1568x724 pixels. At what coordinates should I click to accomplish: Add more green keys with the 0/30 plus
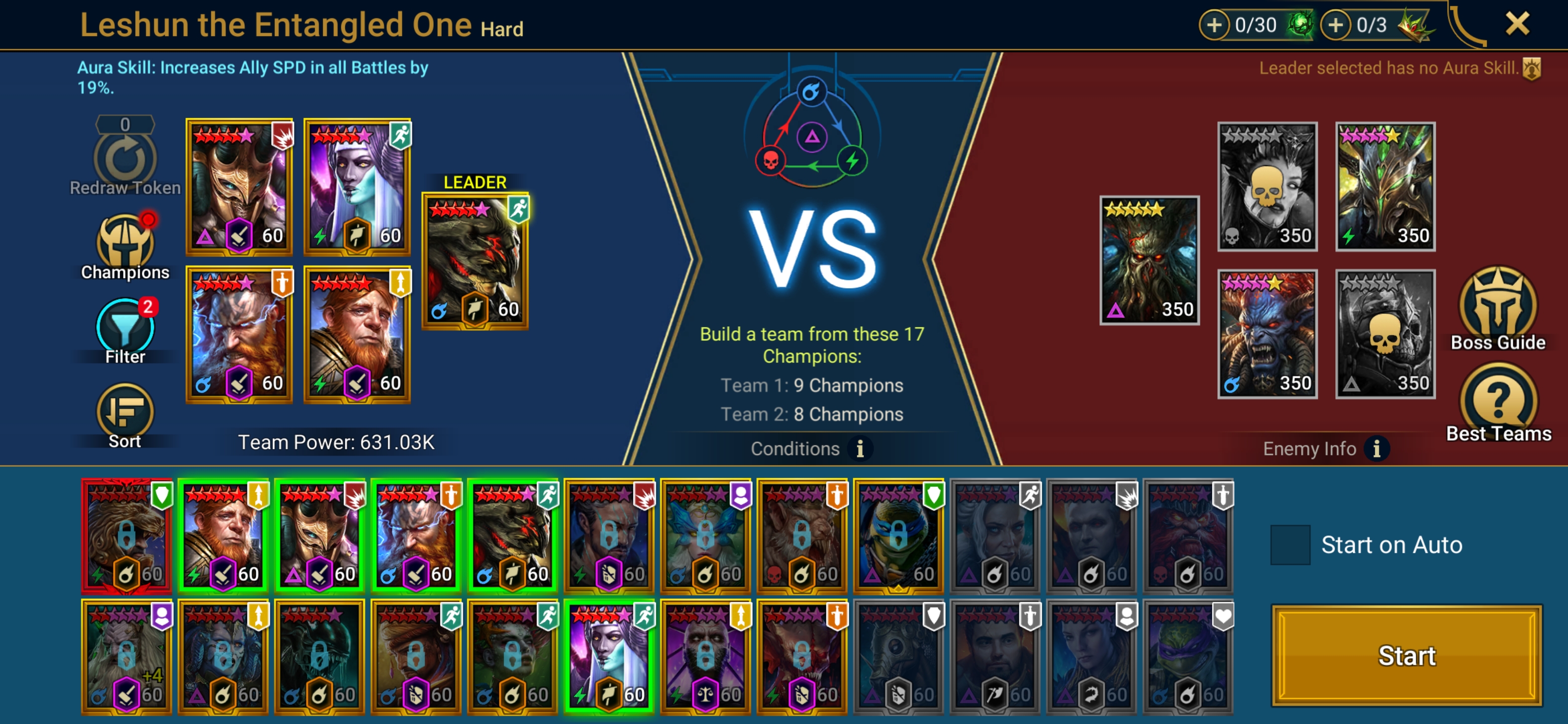tap(1214, 25)
